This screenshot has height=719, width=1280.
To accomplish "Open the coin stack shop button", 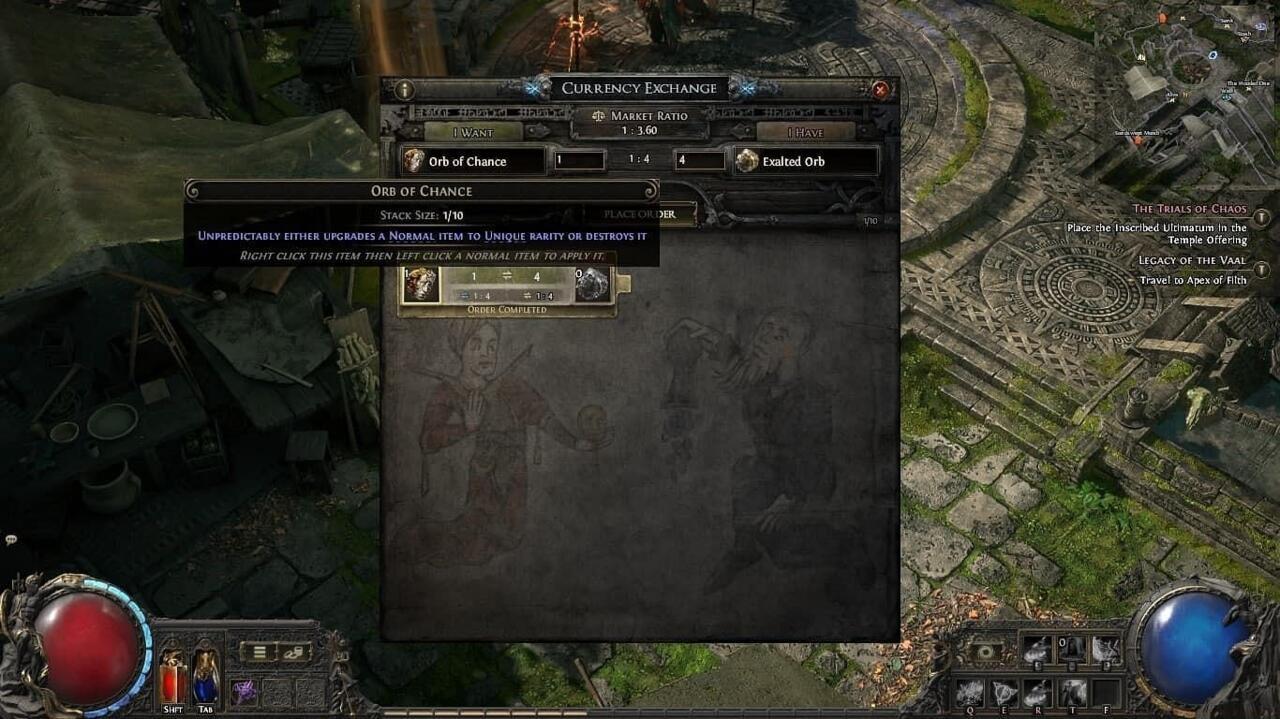I will [295, 652].
